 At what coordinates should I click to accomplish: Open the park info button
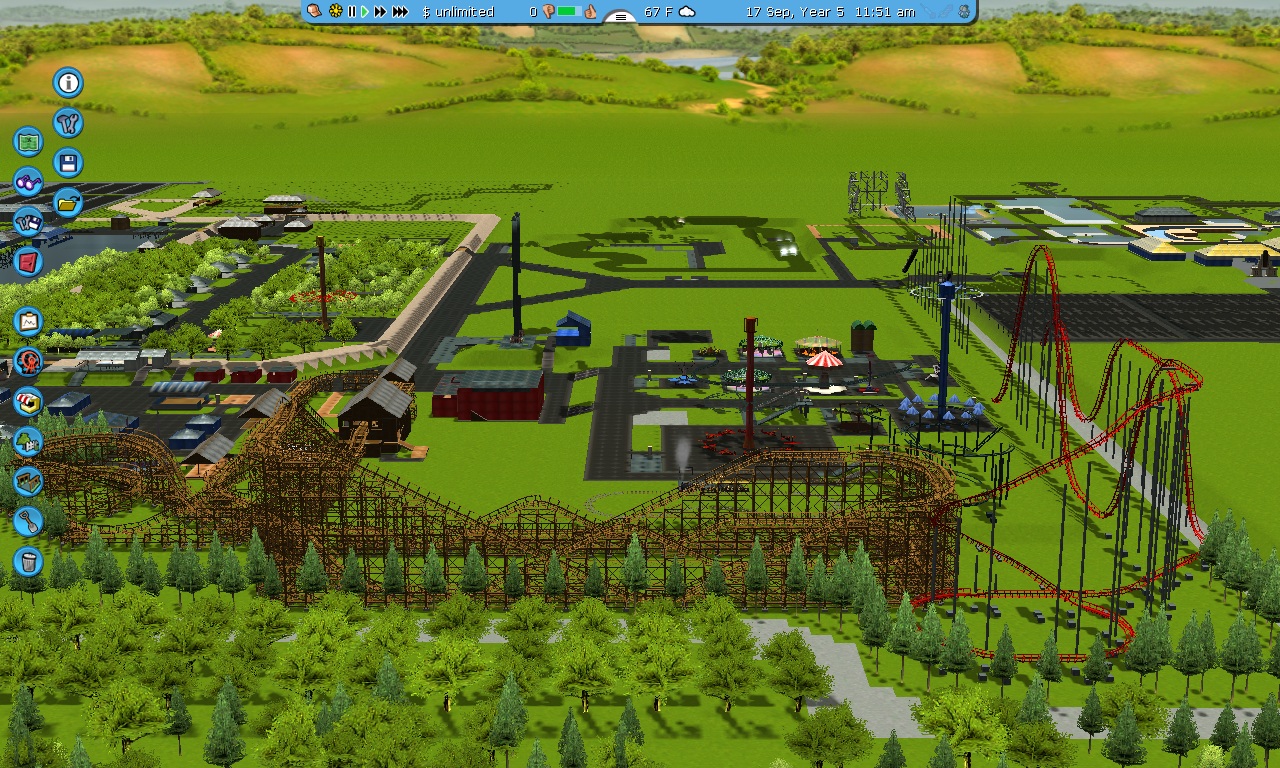(x=68, y=83)
